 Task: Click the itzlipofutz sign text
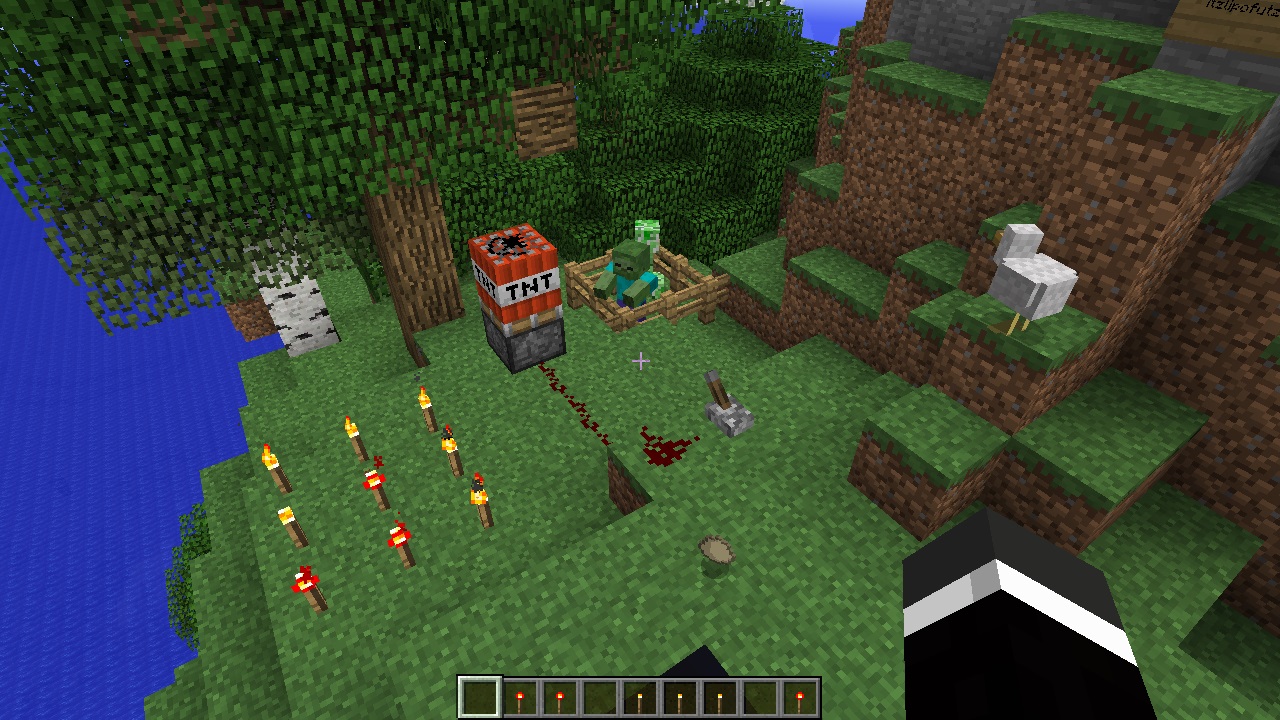(x=1240, y=8)
